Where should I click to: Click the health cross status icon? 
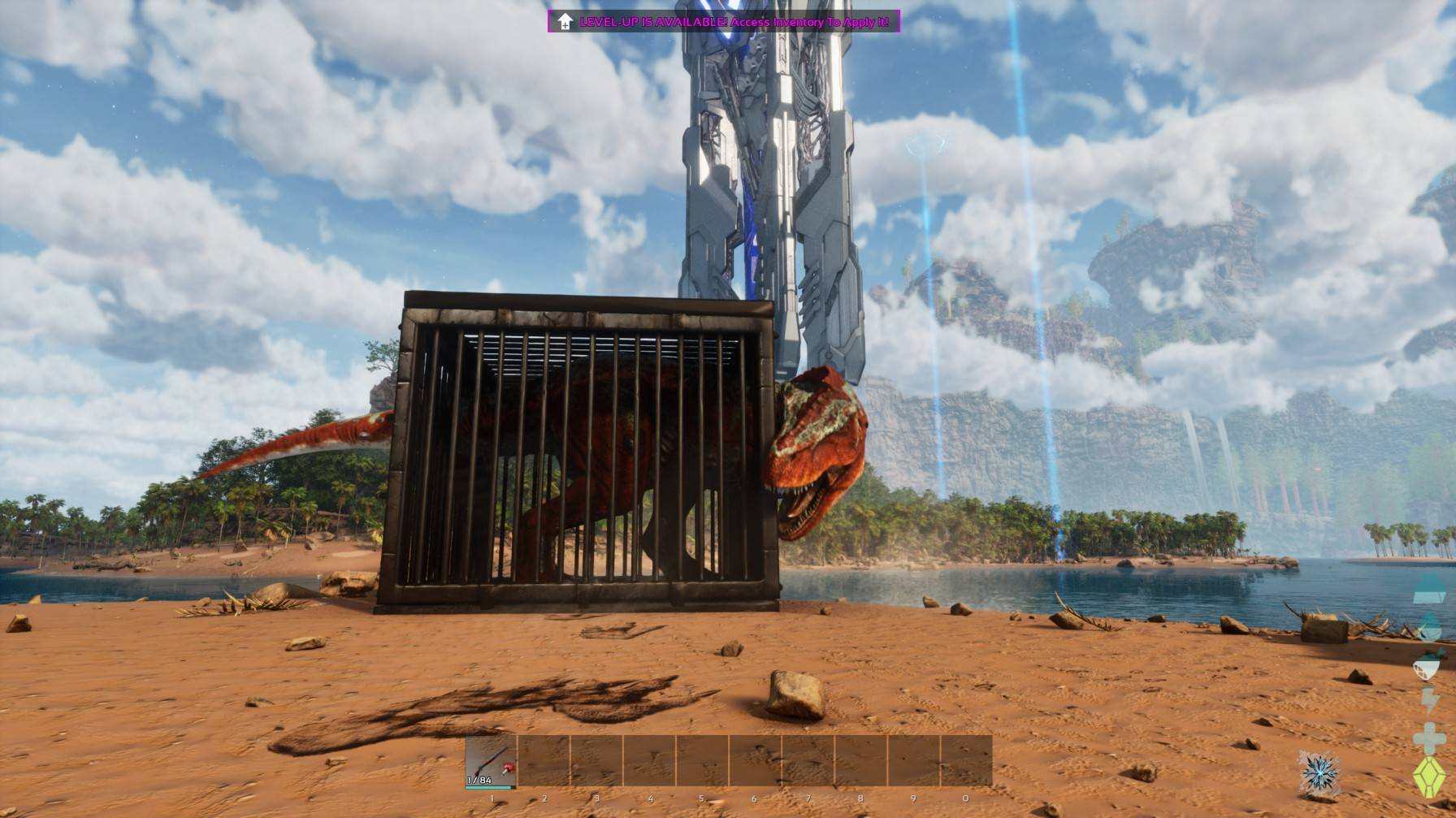(1428, 737)
